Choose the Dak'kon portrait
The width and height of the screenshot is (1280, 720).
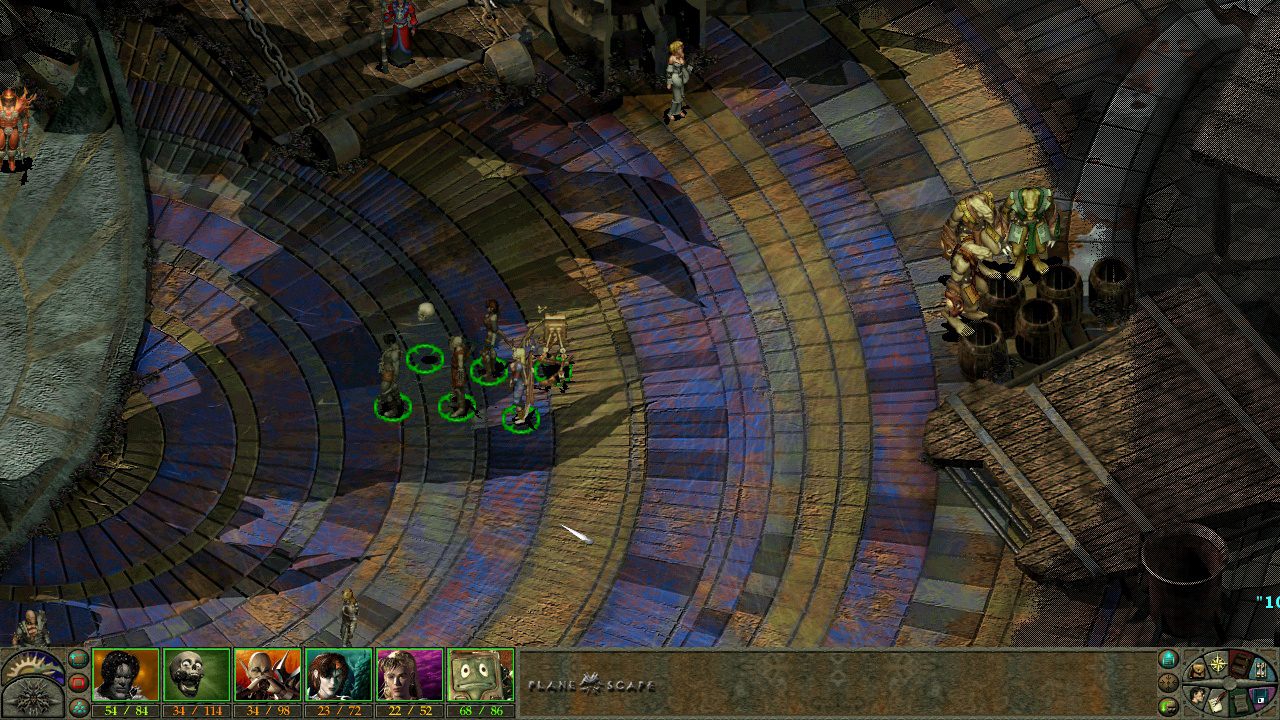(267, 675)
